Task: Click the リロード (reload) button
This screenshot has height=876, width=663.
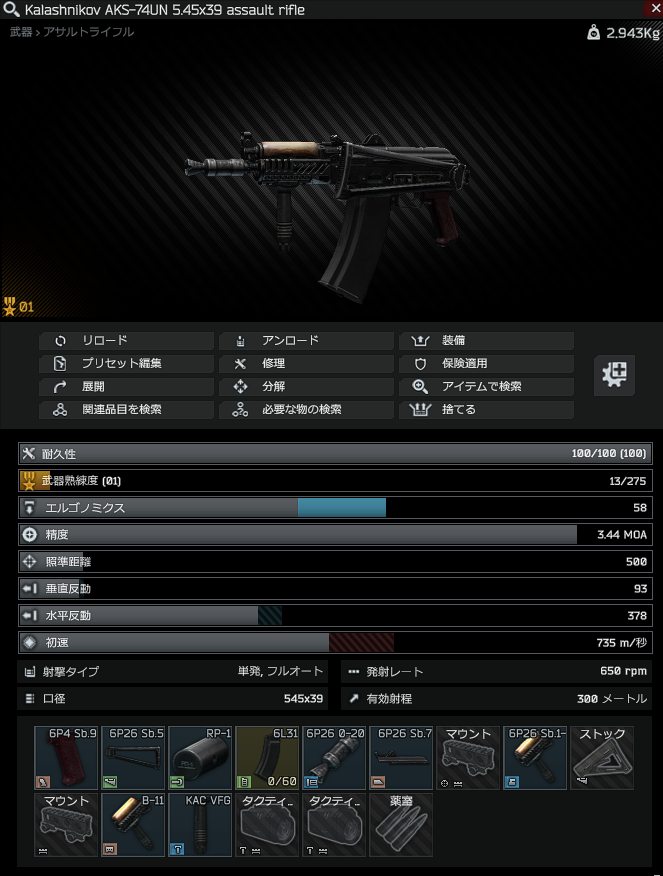Action: 127,341
